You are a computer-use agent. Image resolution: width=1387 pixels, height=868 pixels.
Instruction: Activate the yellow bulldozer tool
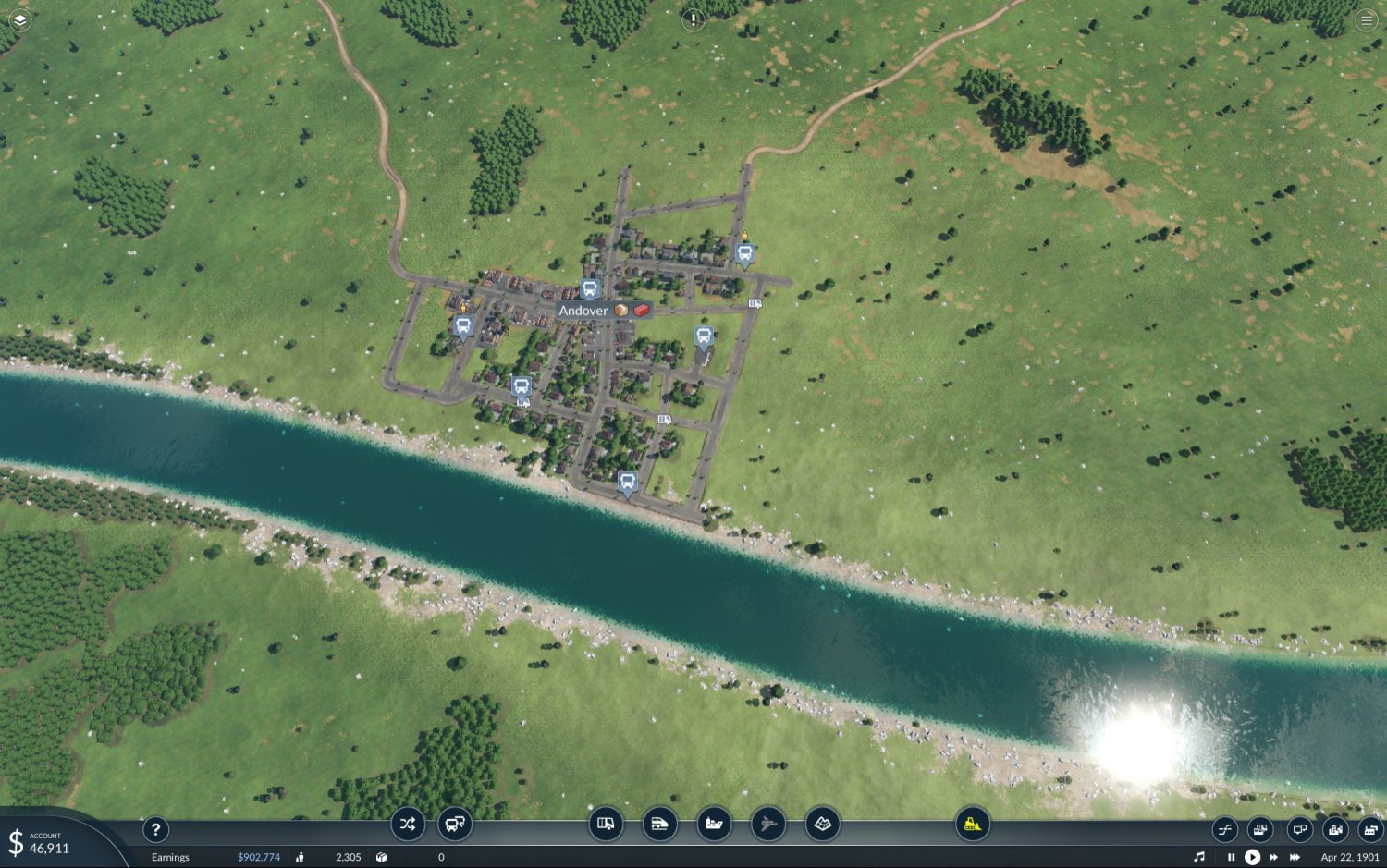[972, 824]
